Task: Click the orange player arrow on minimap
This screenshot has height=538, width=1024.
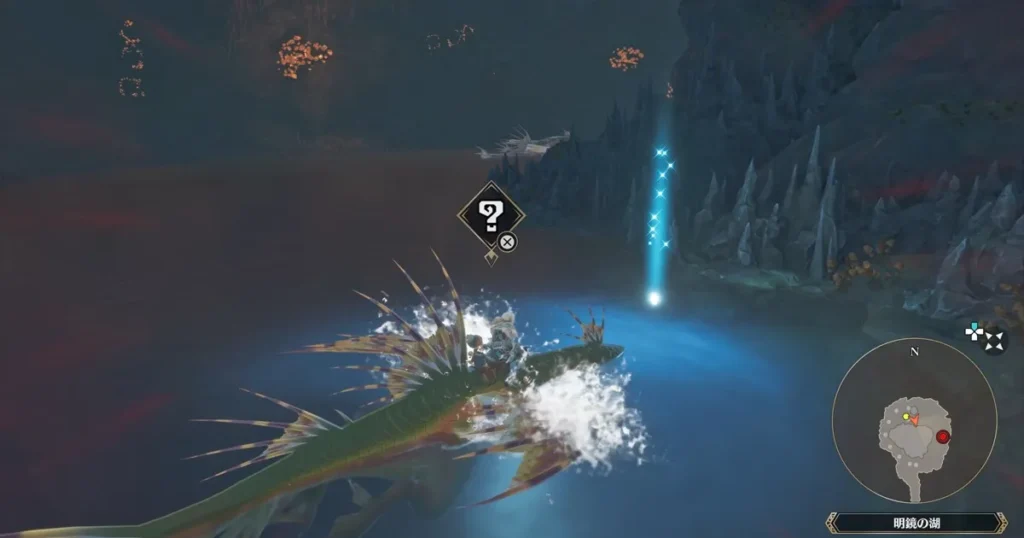Action: click(x=914, y=420)
